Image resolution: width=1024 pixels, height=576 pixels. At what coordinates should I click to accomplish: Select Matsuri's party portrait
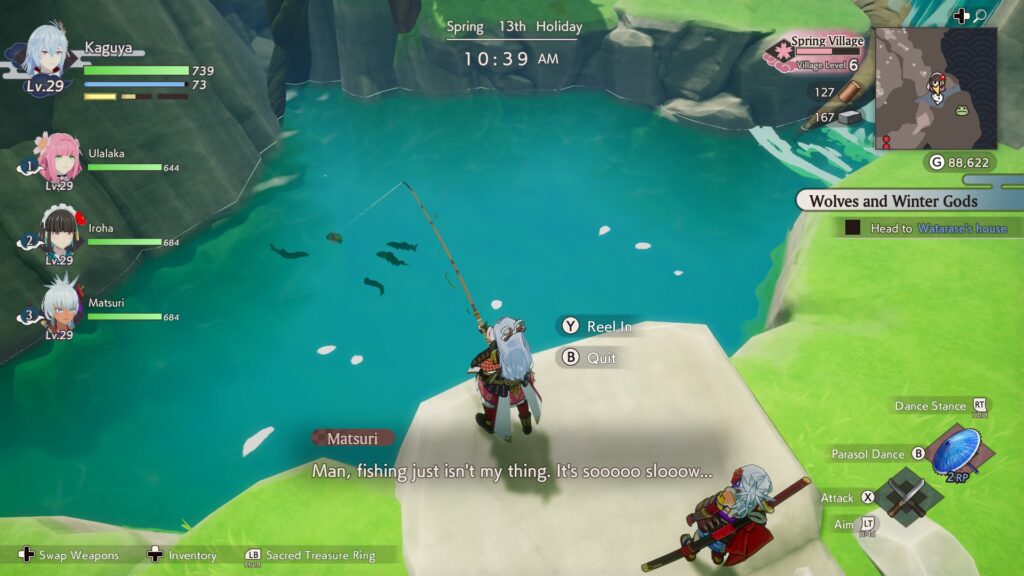click(59, 304)
